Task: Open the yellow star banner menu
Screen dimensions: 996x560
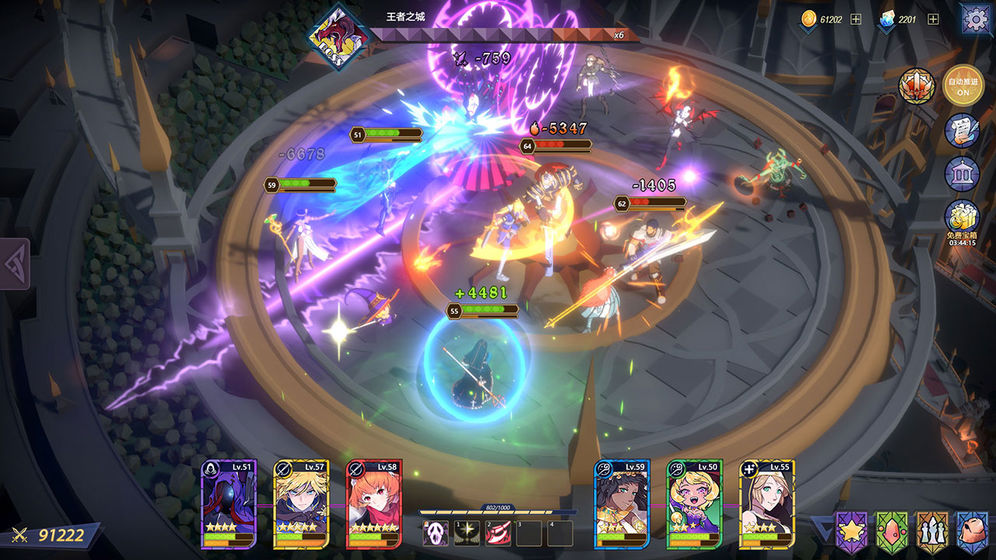Action: point(853,530)
